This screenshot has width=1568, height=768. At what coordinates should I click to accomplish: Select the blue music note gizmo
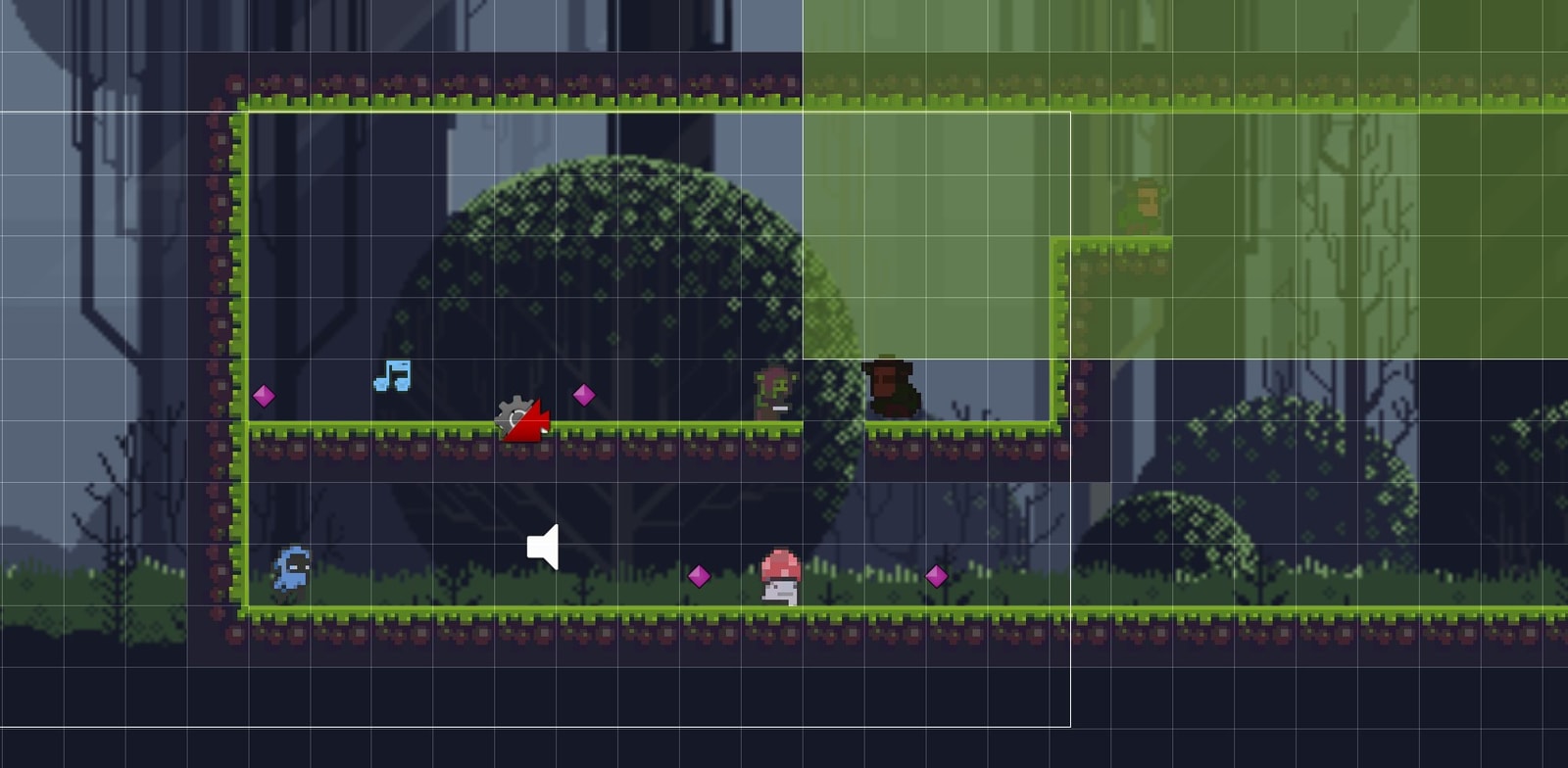click(x=393, y=375)
